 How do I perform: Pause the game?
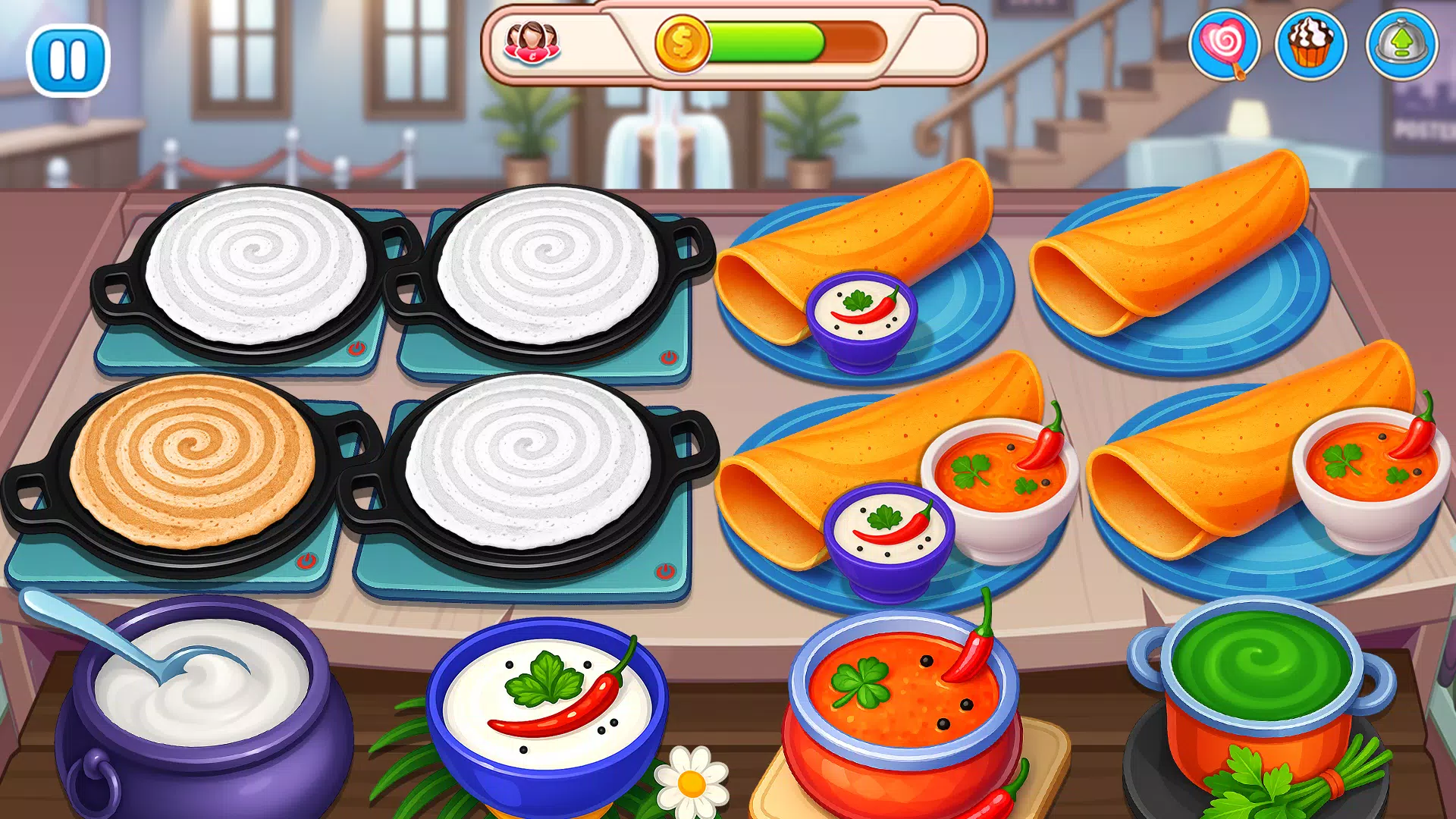[70, 59]
